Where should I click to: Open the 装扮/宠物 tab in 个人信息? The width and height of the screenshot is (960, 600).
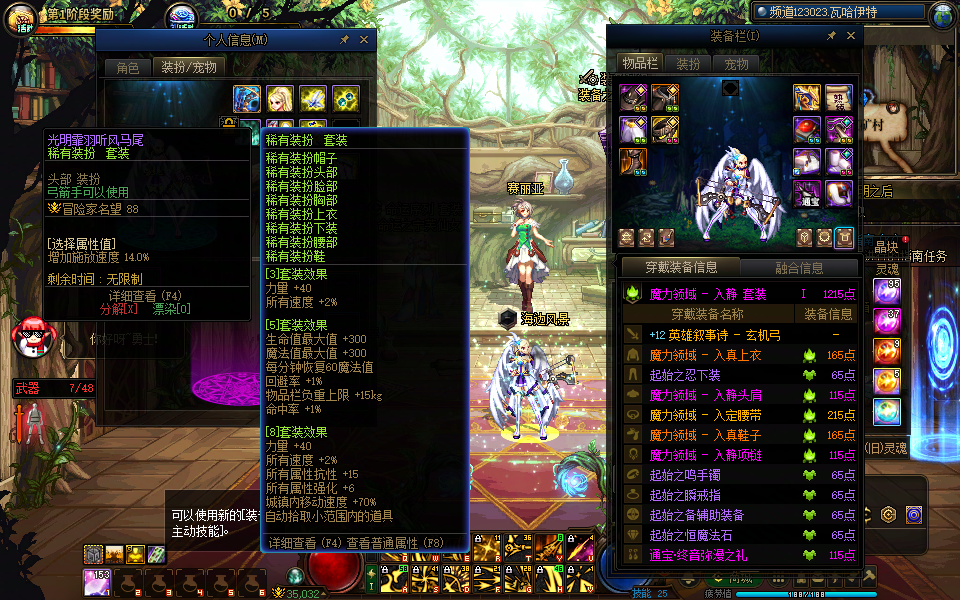coord(189,67)
